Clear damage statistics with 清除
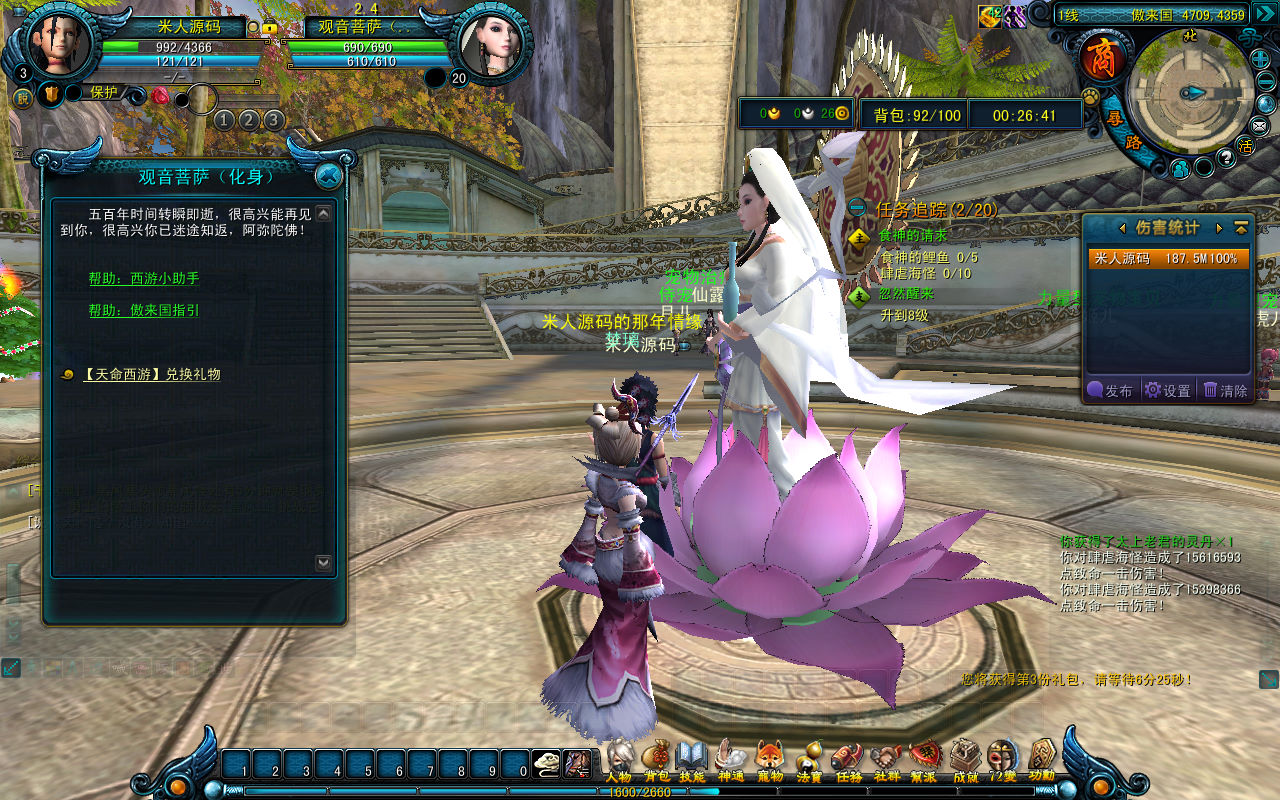Viewport: 1280px width, 800px height. coord(1225,391)
